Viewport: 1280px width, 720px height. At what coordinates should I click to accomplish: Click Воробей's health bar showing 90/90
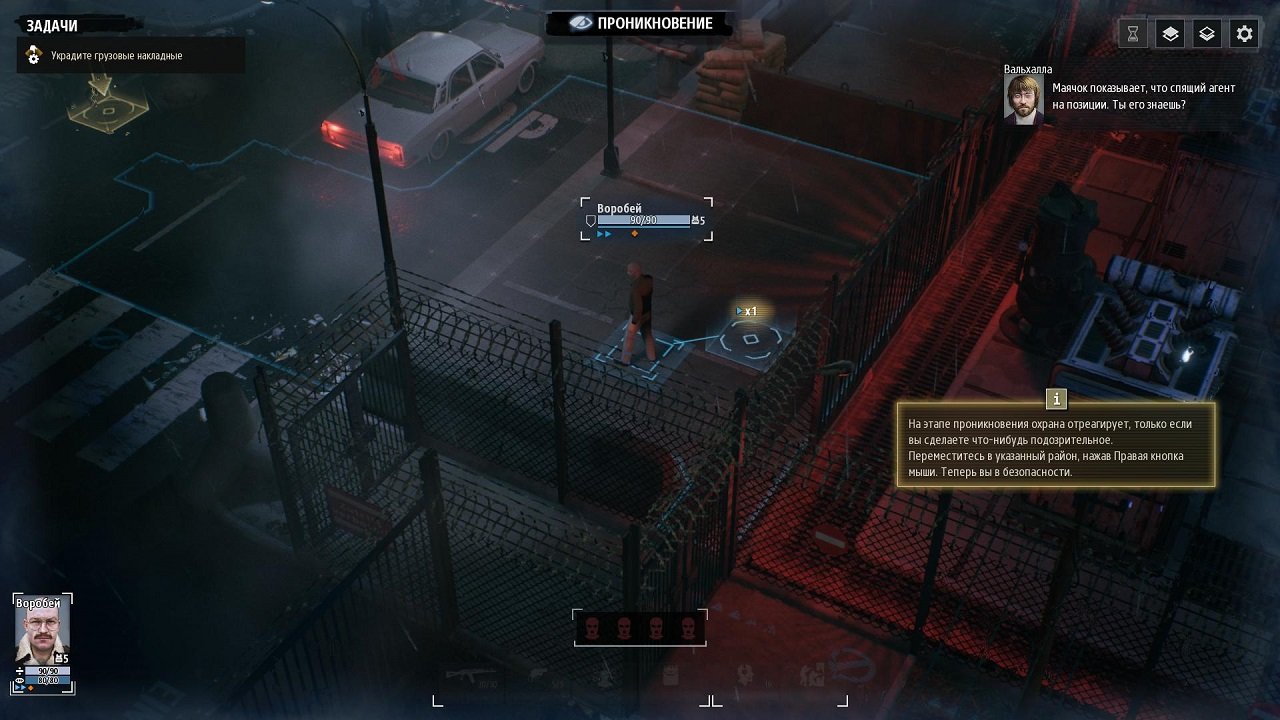tap(641, 221)
